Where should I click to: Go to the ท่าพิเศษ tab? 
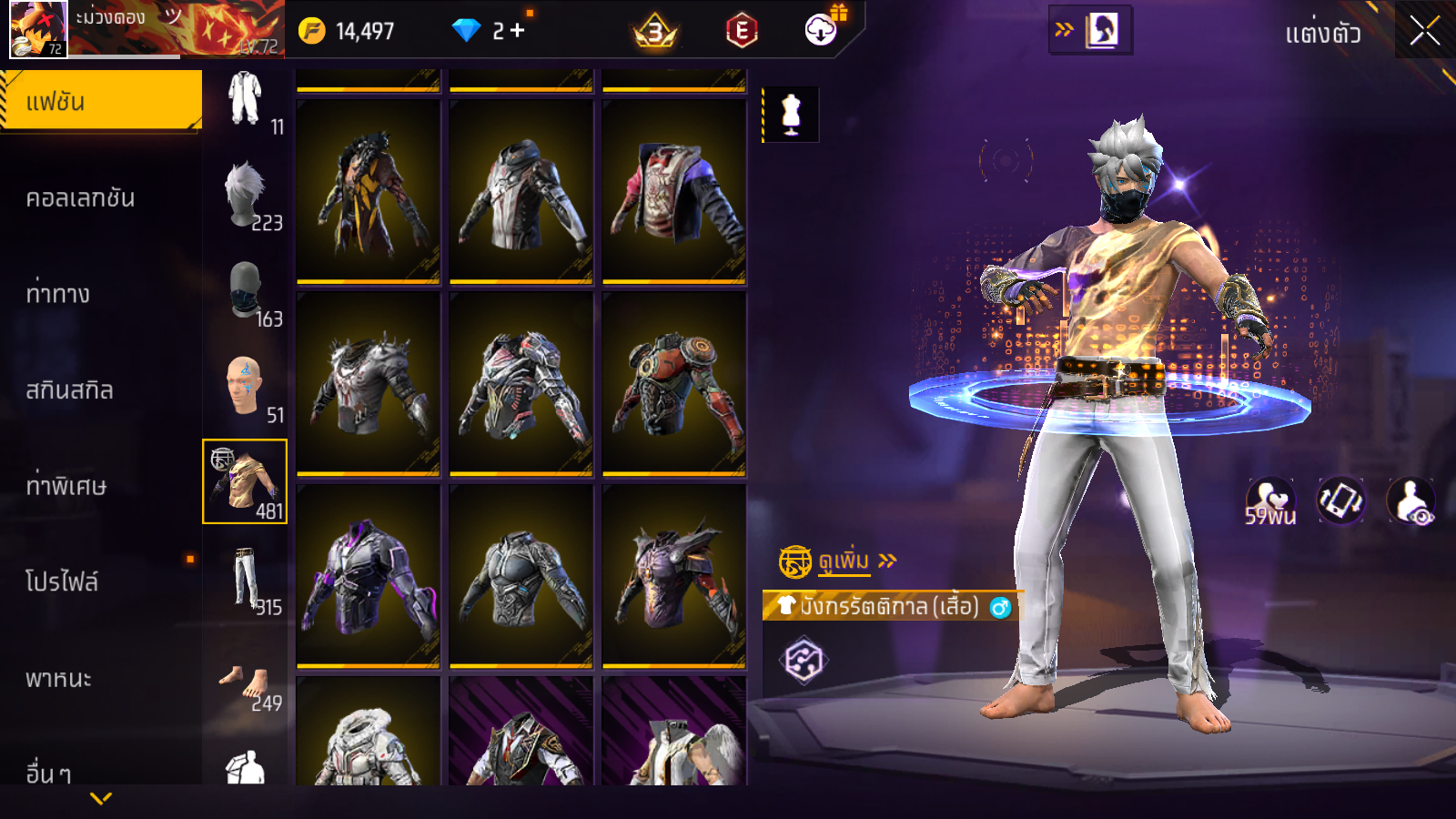tap(66, 486)
